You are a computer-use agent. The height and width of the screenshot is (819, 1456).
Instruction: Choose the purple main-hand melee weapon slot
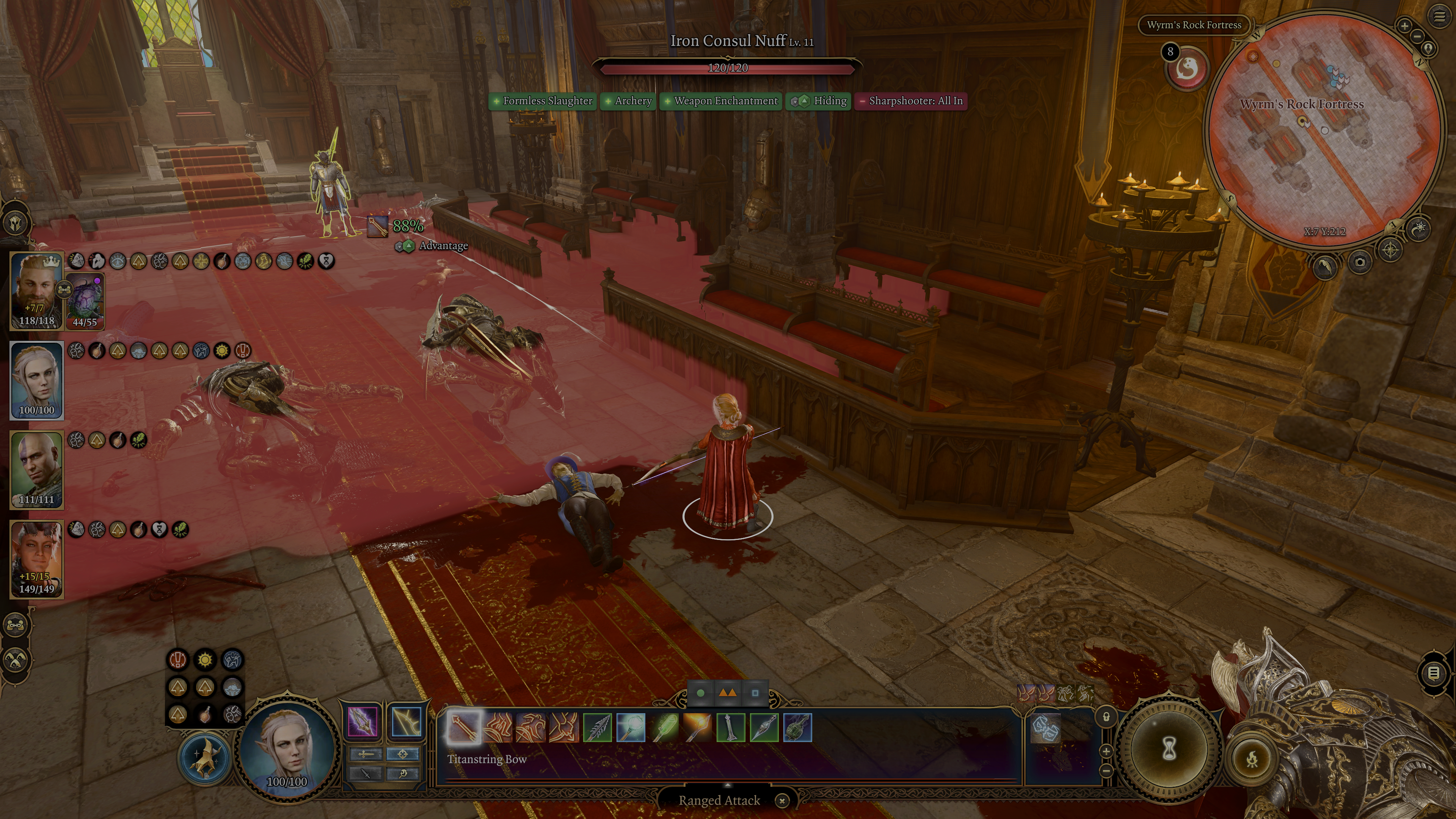[363, 722]
